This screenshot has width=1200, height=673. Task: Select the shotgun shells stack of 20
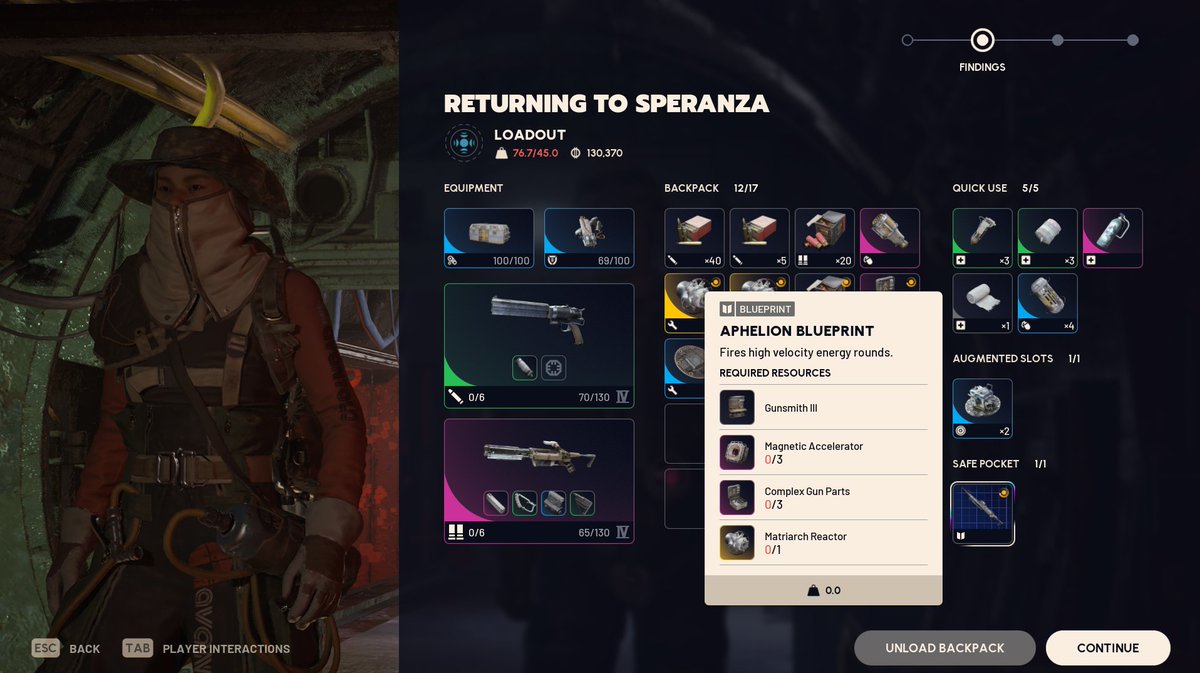(824, 238)
